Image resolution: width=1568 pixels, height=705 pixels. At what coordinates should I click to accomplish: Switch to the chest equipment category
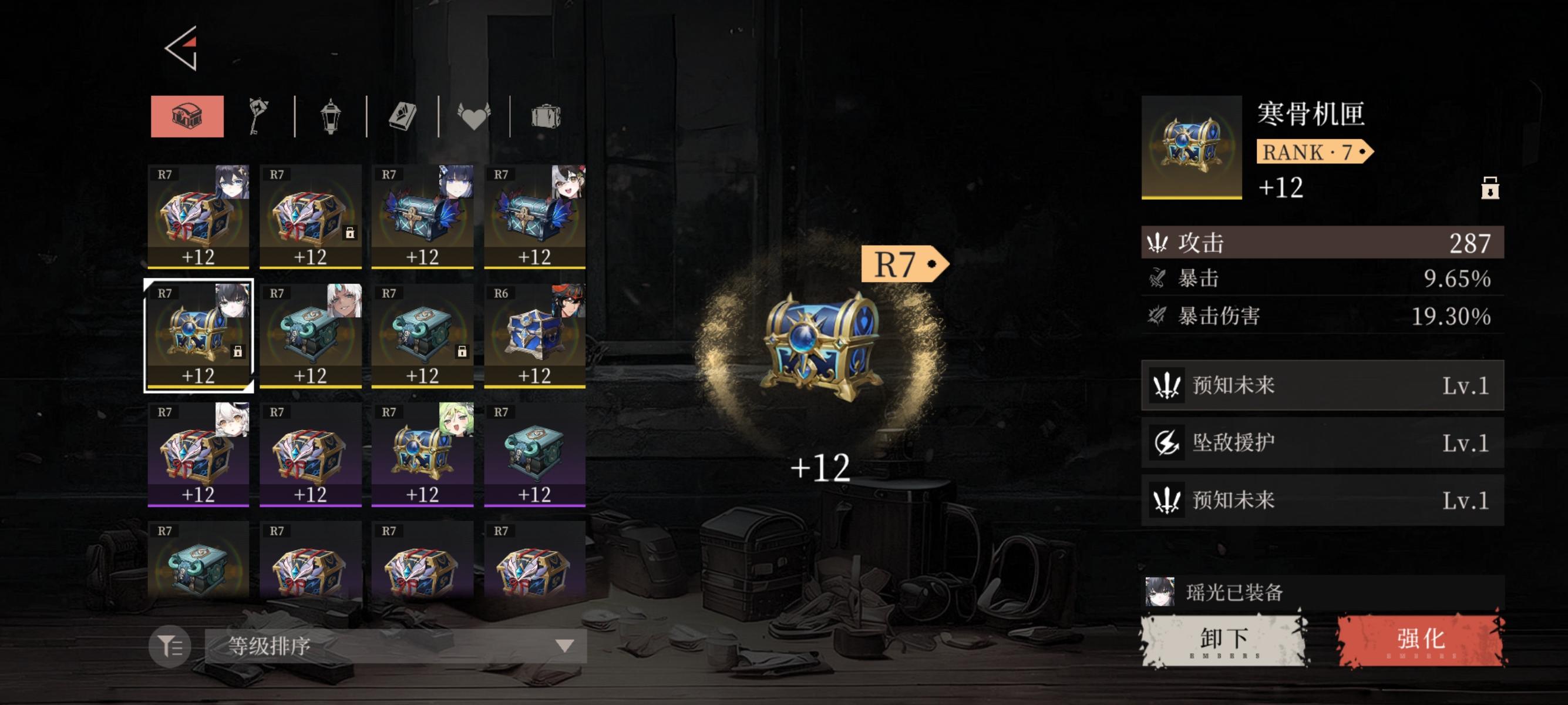[x=187, y=116]
